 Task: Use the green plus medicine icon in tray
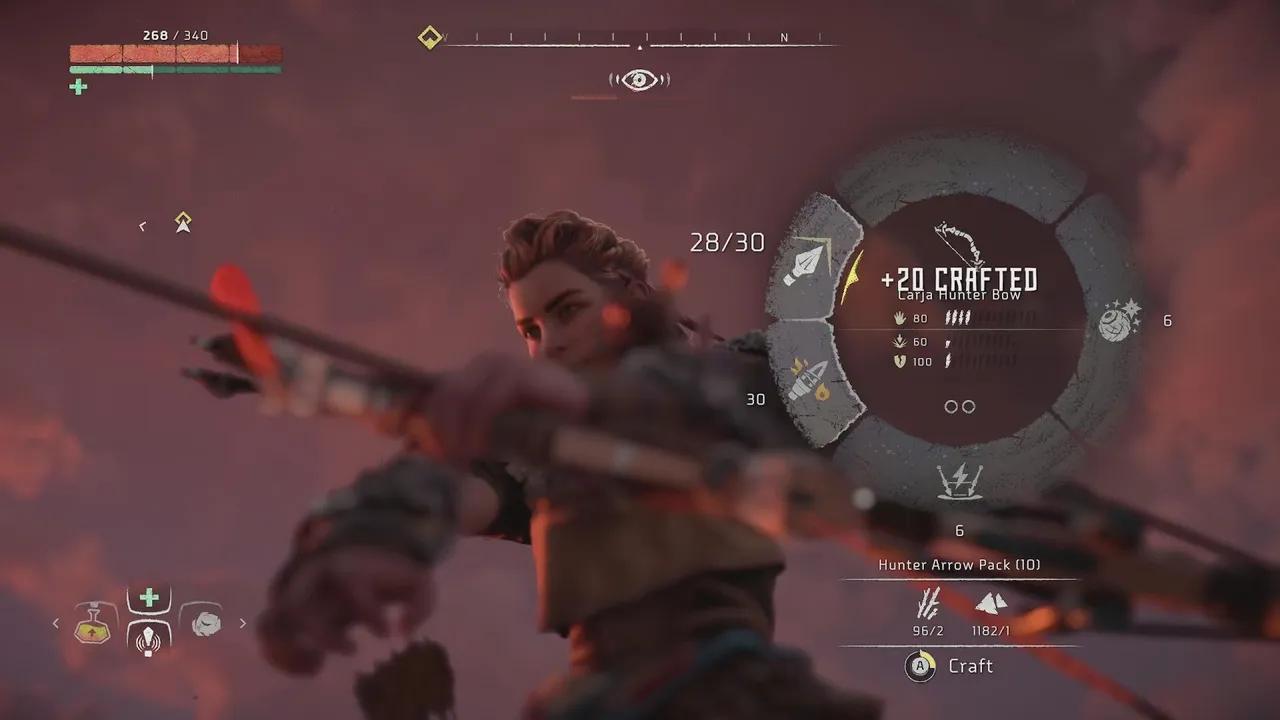coord(149,598)
